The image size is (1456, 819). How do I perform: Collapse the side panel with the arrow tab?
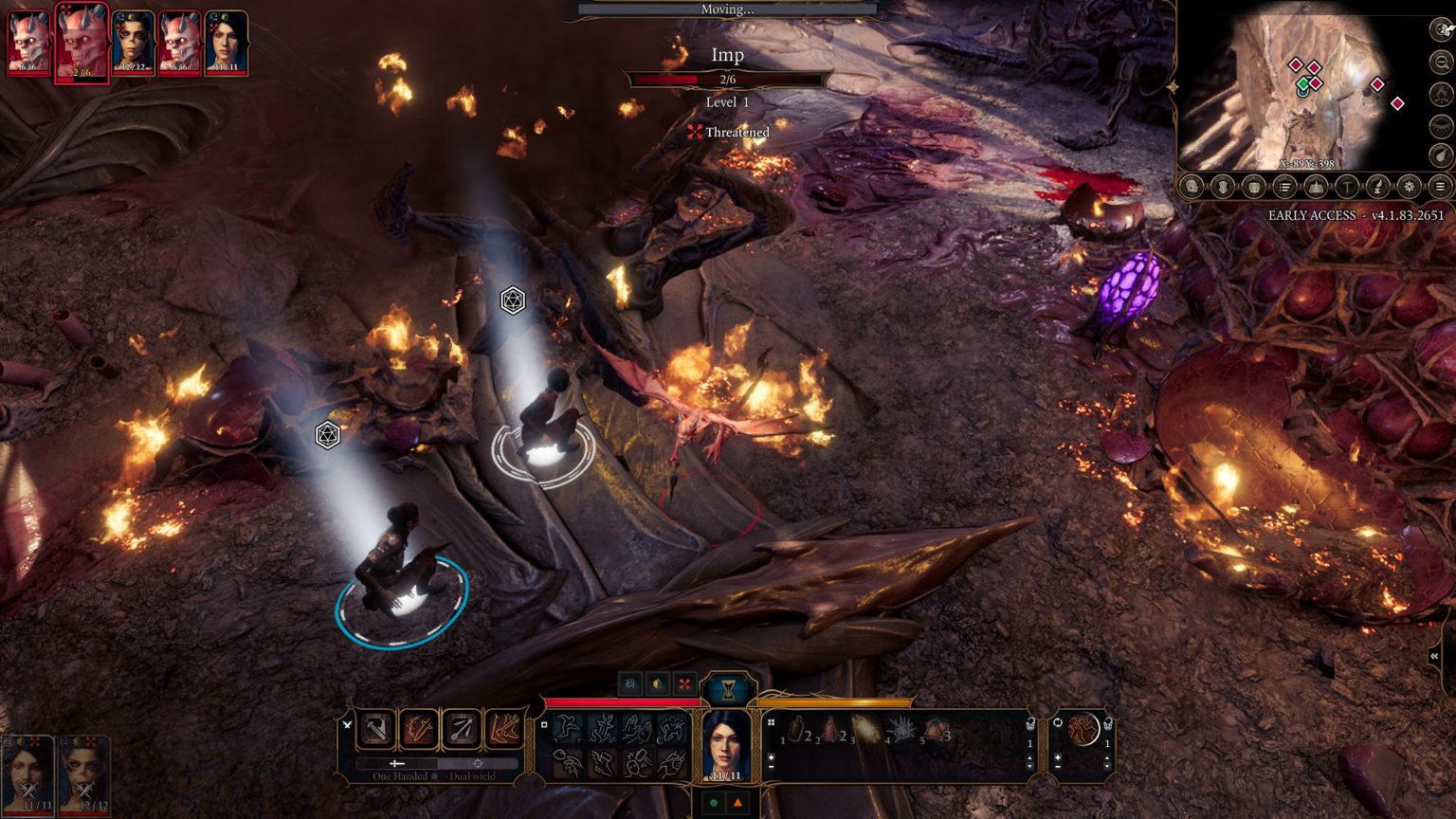click(x=1434, y=656)
